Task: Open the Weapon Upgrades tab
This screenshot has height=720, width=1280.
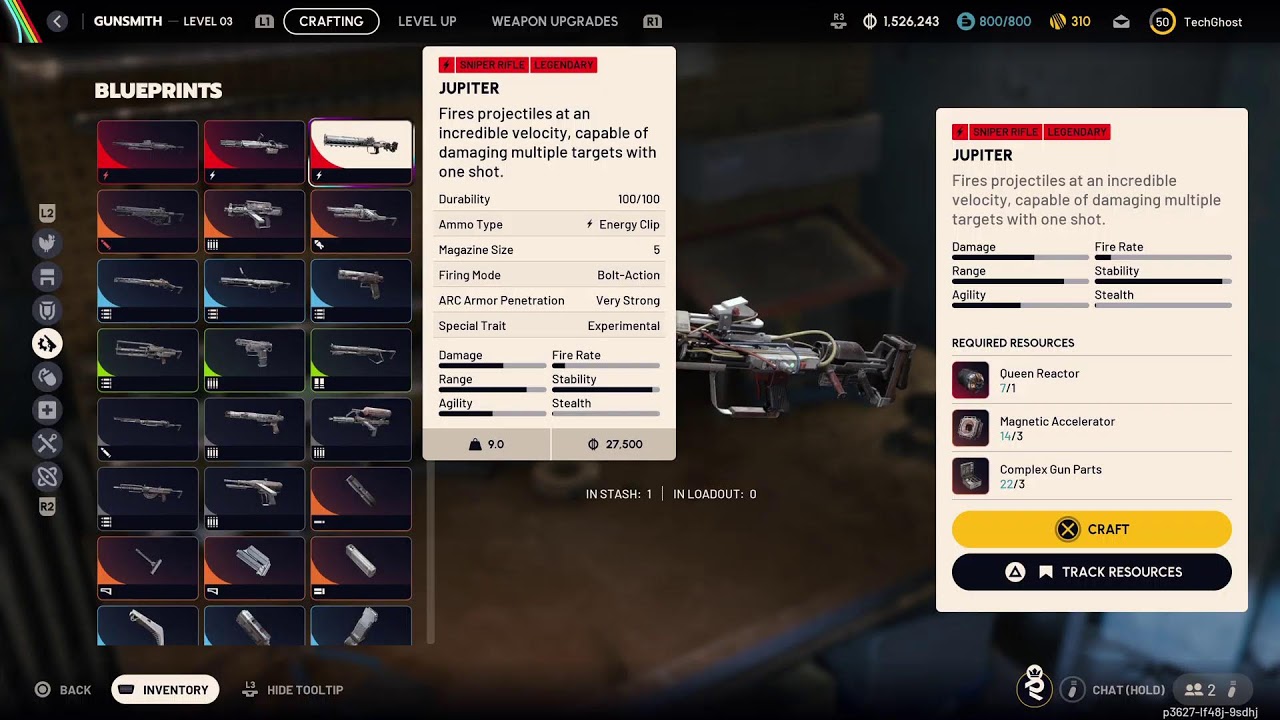Action: [554, 21]
